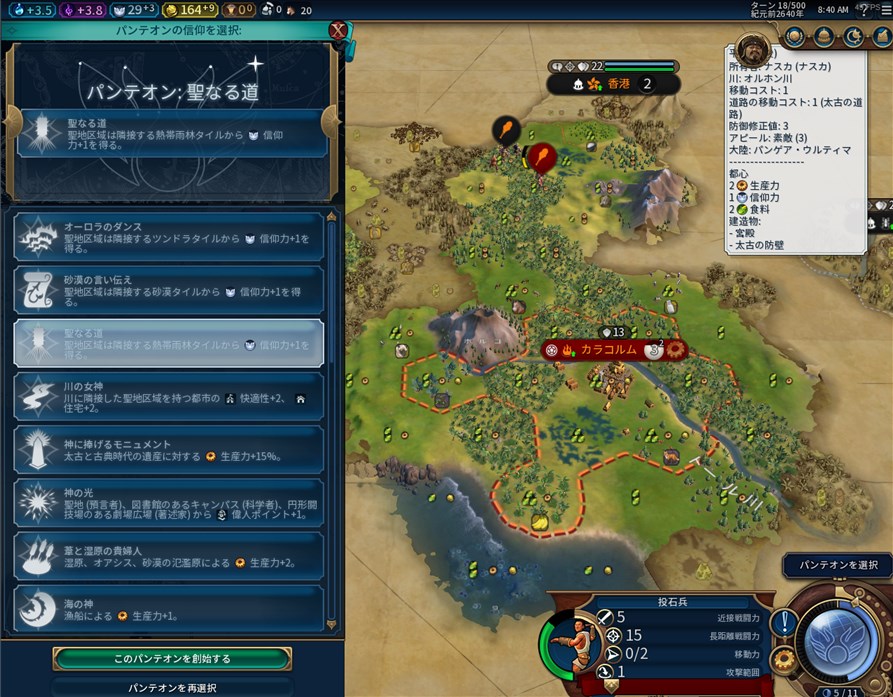Choose the 砂漠の言い伝え pantheon belief

168,290
